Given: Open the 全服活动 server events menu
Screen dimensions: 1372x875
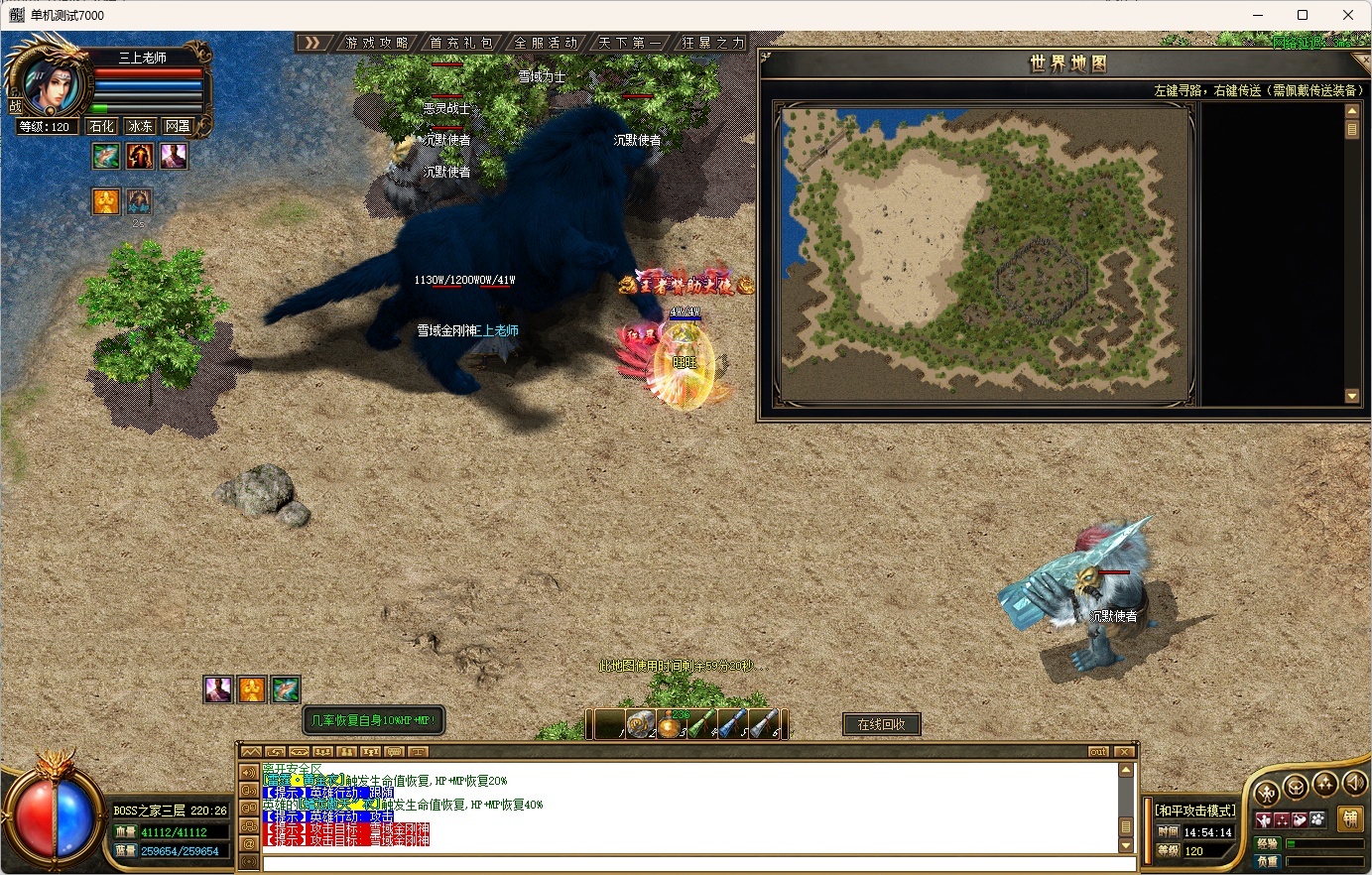Looking at the screenshot, I should point(546,43).
